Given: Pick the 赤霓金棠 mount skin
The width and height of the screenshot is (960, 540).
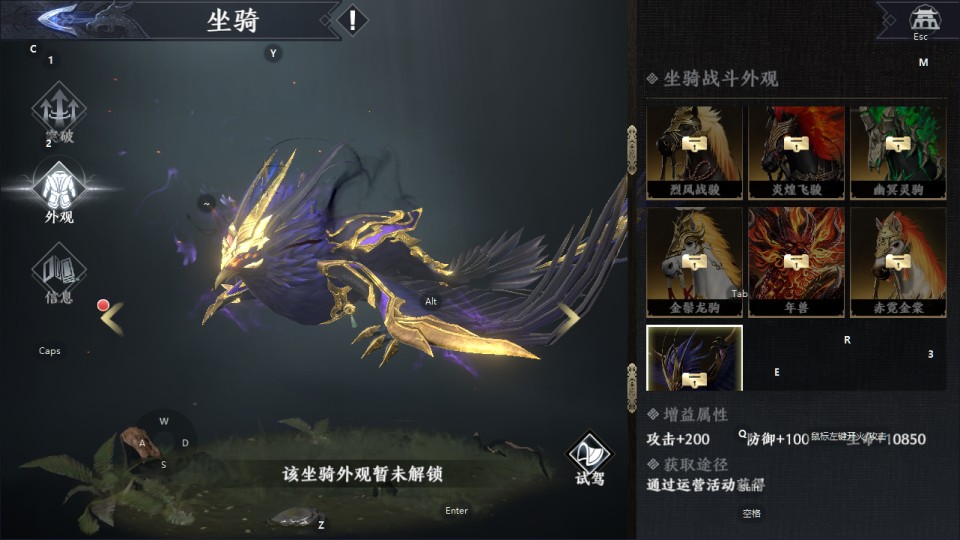Looking at the screenshot, I should 897,262.
